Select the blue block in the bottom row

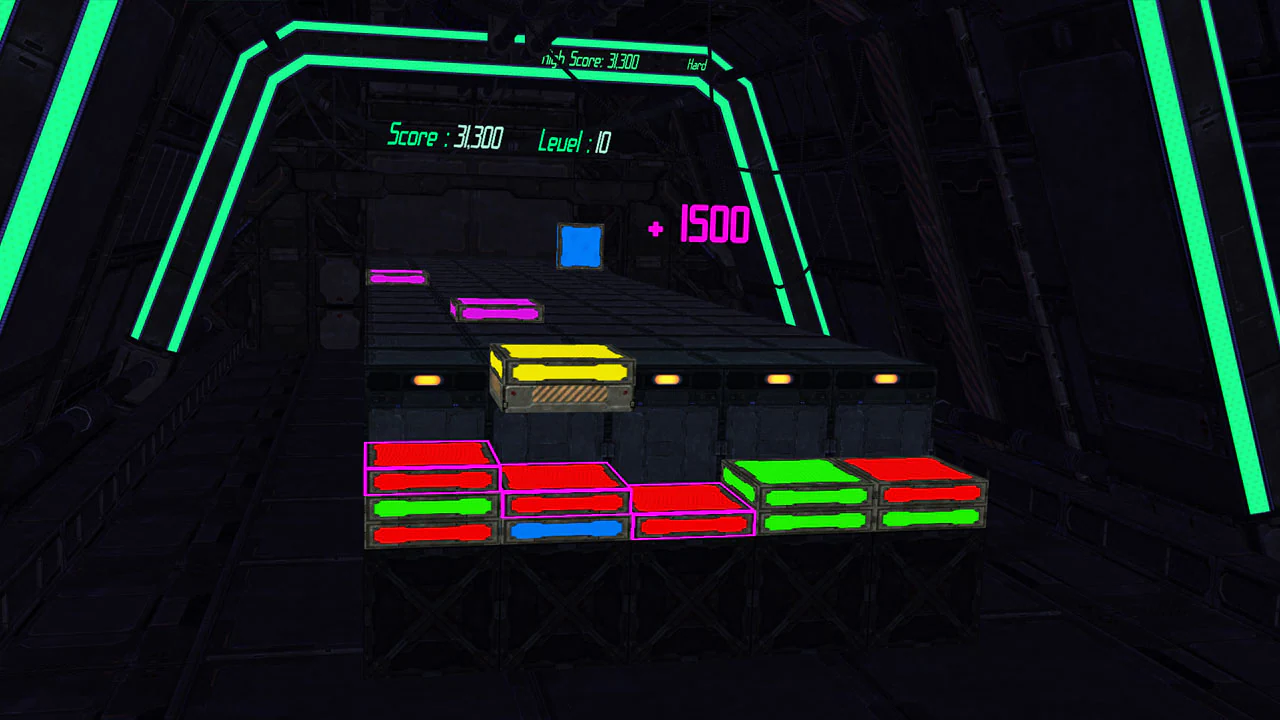[563, 528]
